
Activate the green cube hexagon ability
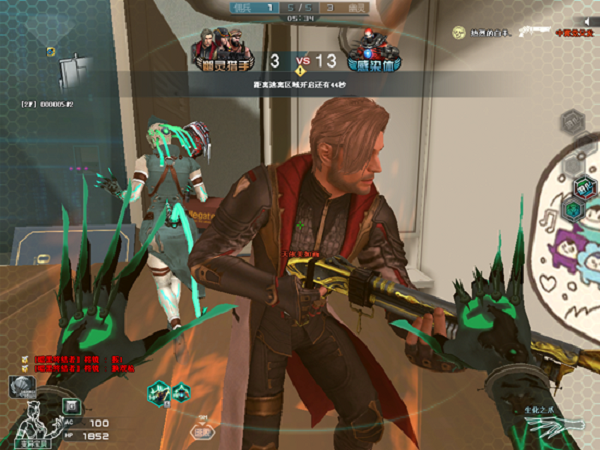click(x=573, y=209)
